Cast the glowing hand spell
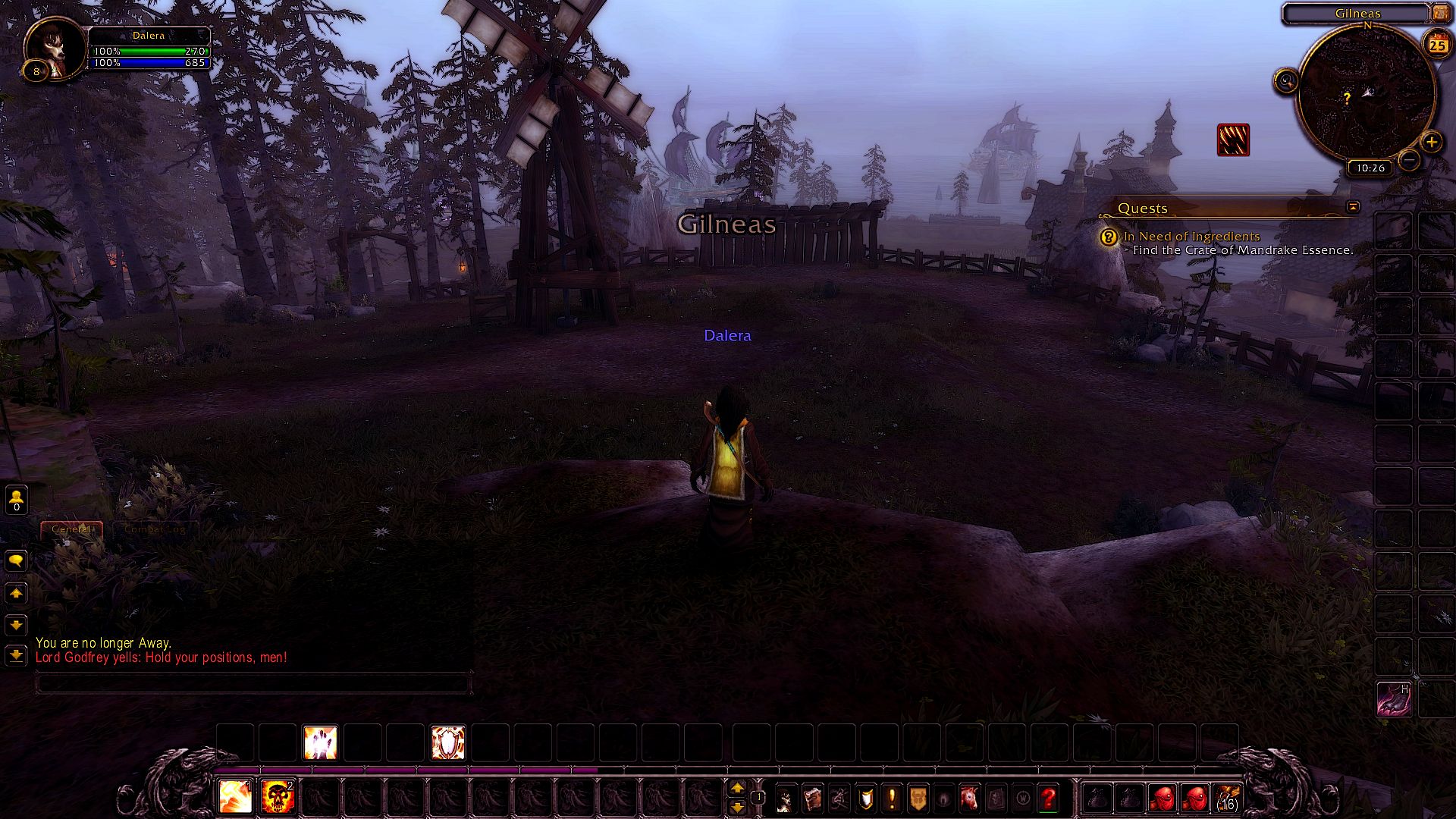 tap(320, 742)
